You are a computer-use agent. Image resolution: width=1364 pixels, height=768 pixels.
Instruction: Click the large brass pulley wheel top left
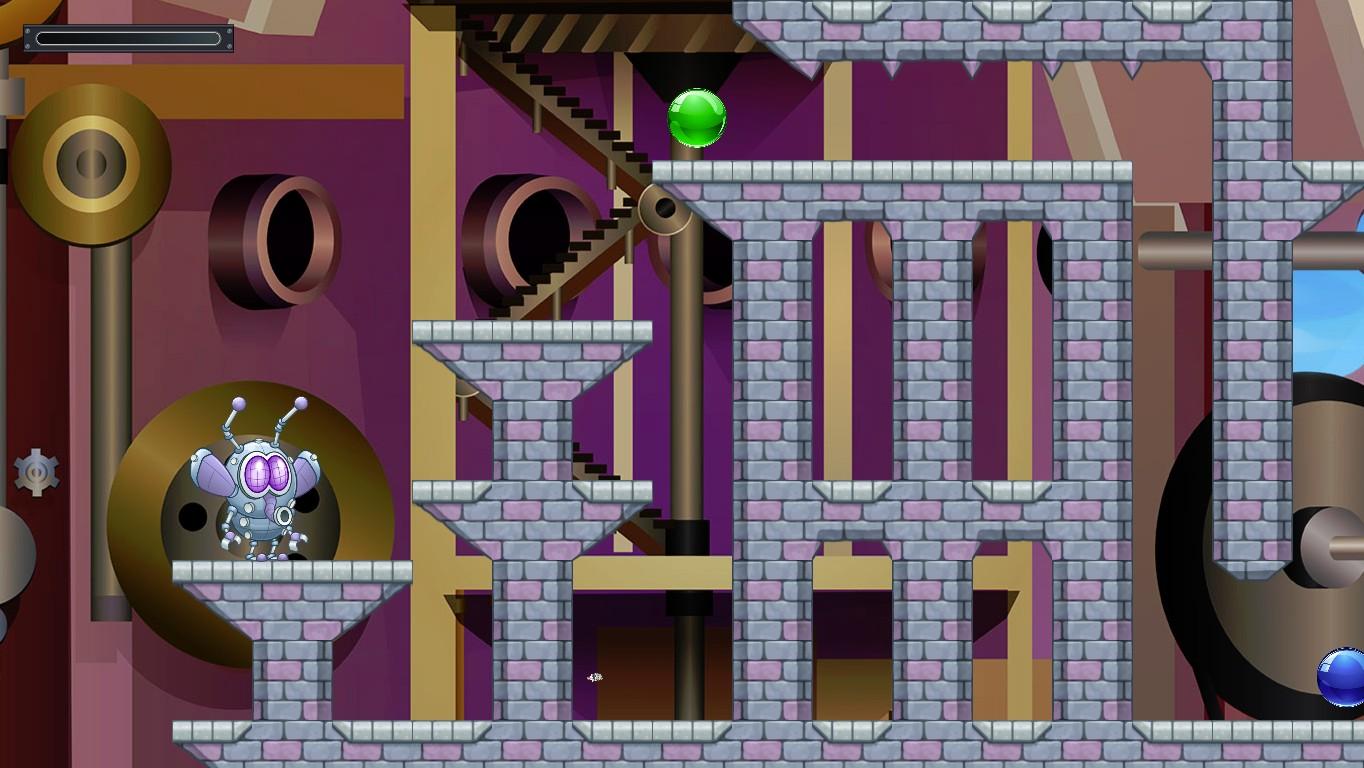[90, 160]
